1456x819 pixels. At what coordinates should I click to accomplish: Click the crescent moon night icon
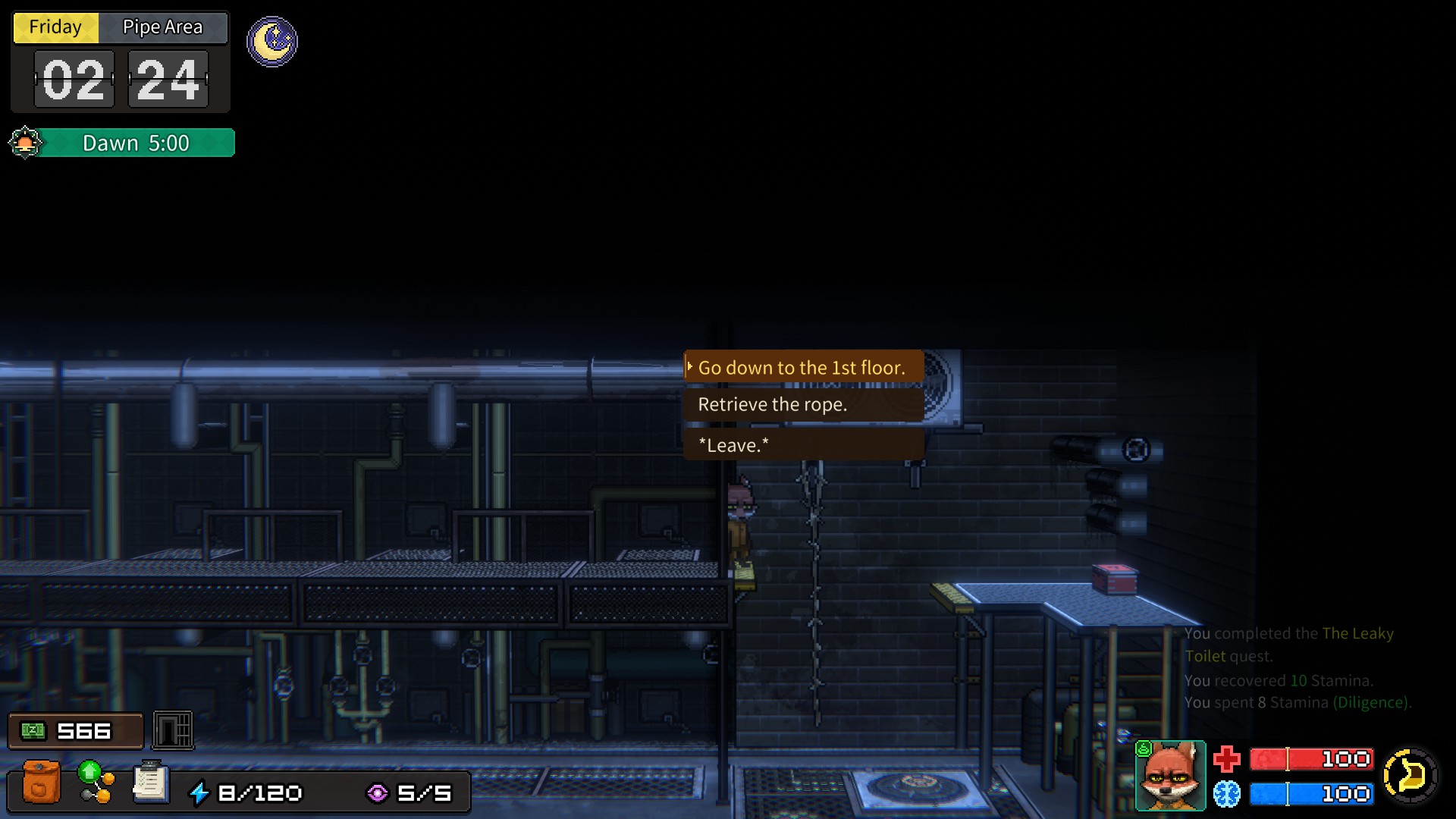coord(272,42)
